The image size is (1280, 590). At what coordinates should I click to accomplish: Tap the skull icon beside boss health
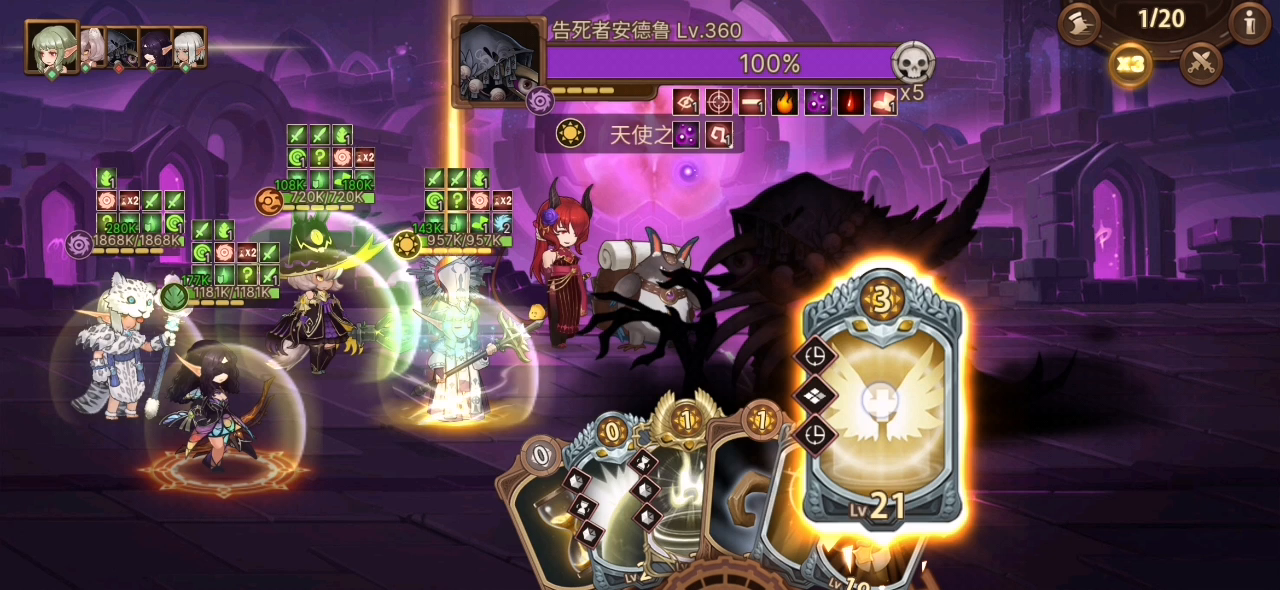tap(912, 64)
